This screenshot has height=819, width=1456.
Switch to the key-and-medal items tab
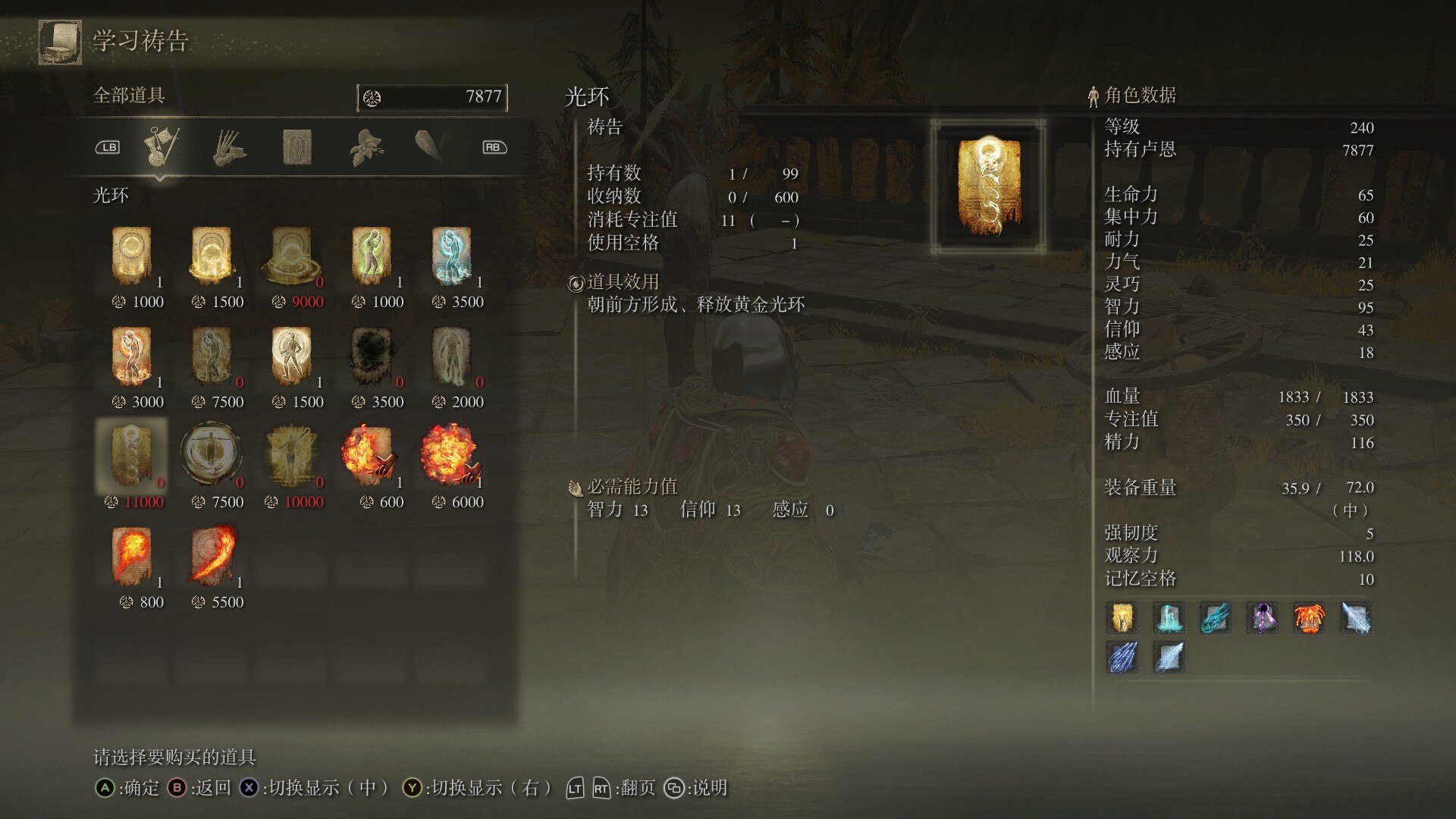coord(162,148)
